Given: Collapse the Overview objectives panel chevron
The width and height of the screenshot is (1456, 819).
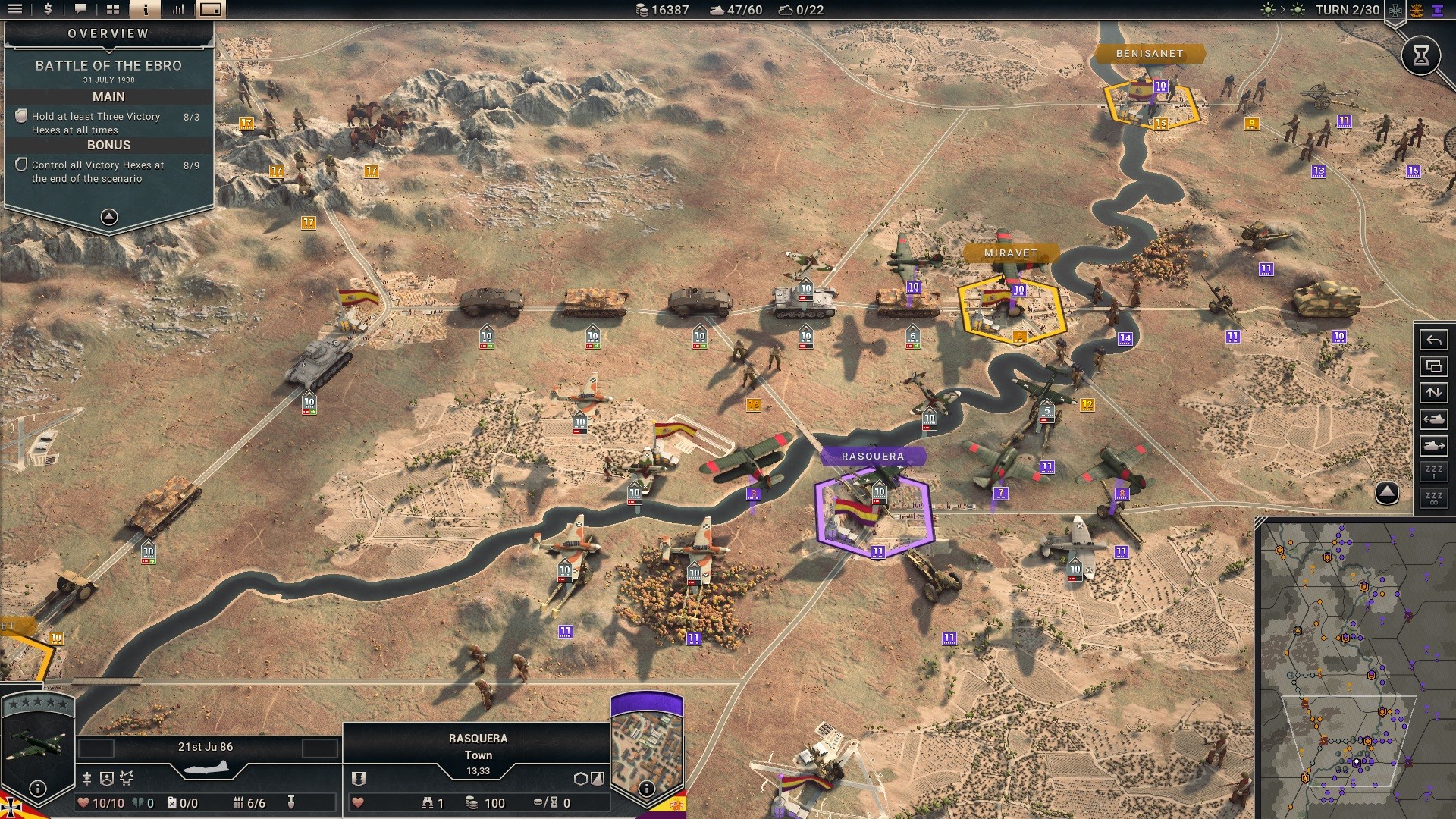Looking at the screenshot, I should [x=108, y=217].
